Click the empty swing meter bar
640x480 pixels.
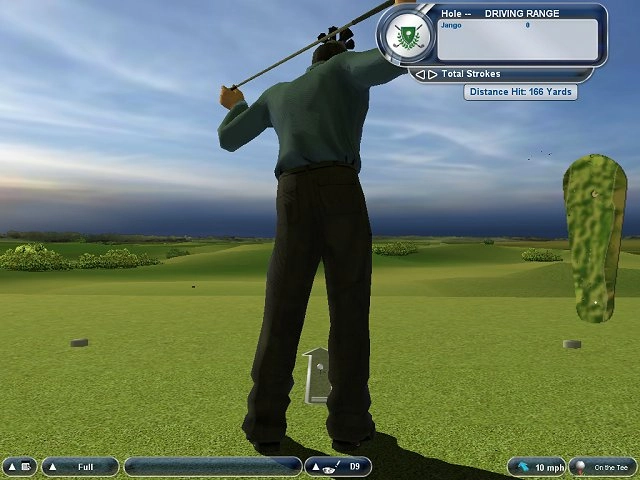coord(212,467)
